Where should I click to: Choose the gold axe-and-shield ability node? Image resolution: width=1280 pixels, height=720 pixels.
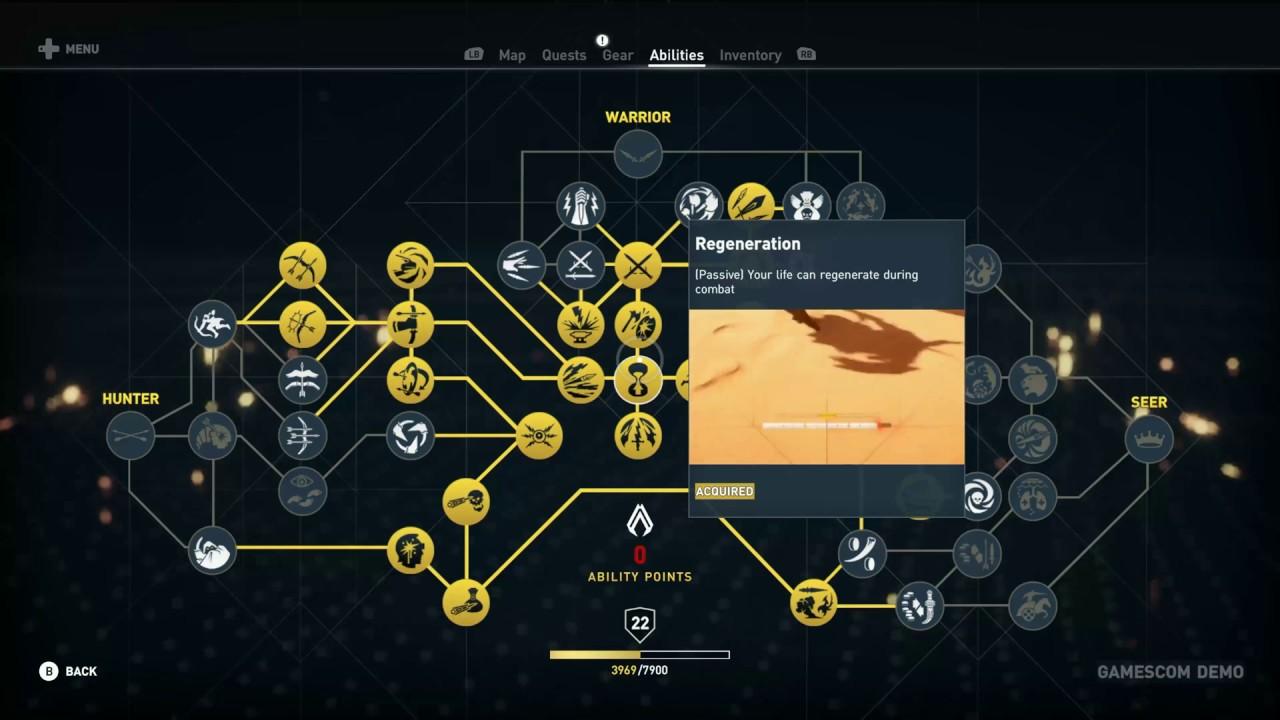[638, 324]
